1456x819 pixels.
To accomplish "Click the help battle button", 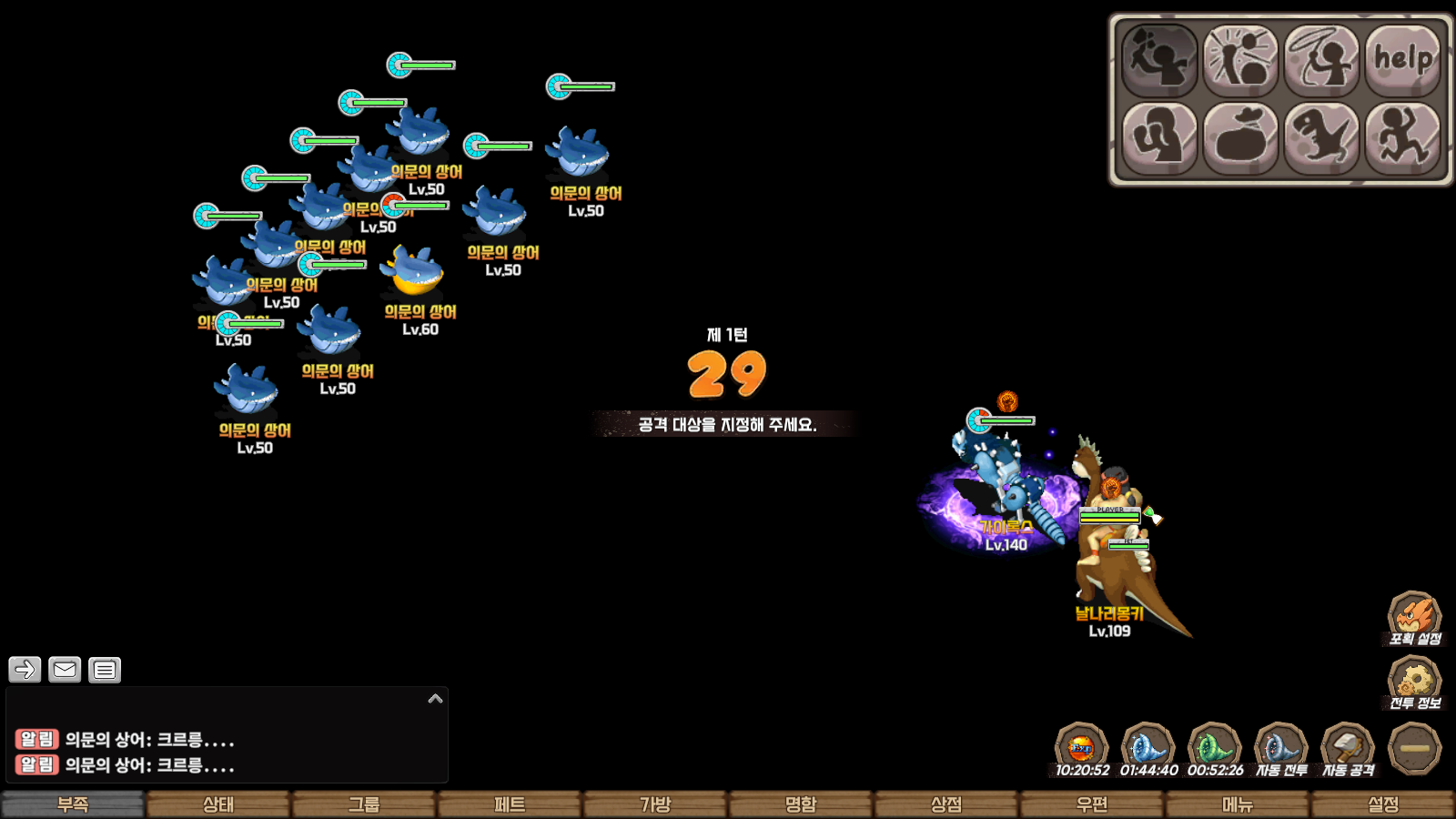I will point(1402,60).
